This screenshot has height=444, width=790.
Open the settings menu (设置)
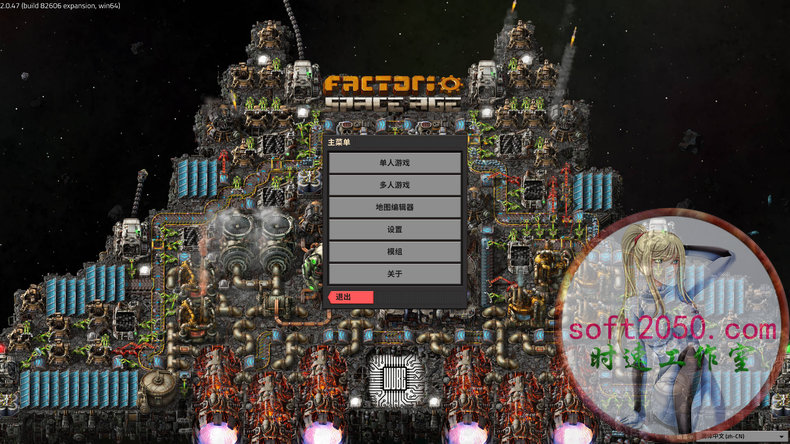point(394,229)
